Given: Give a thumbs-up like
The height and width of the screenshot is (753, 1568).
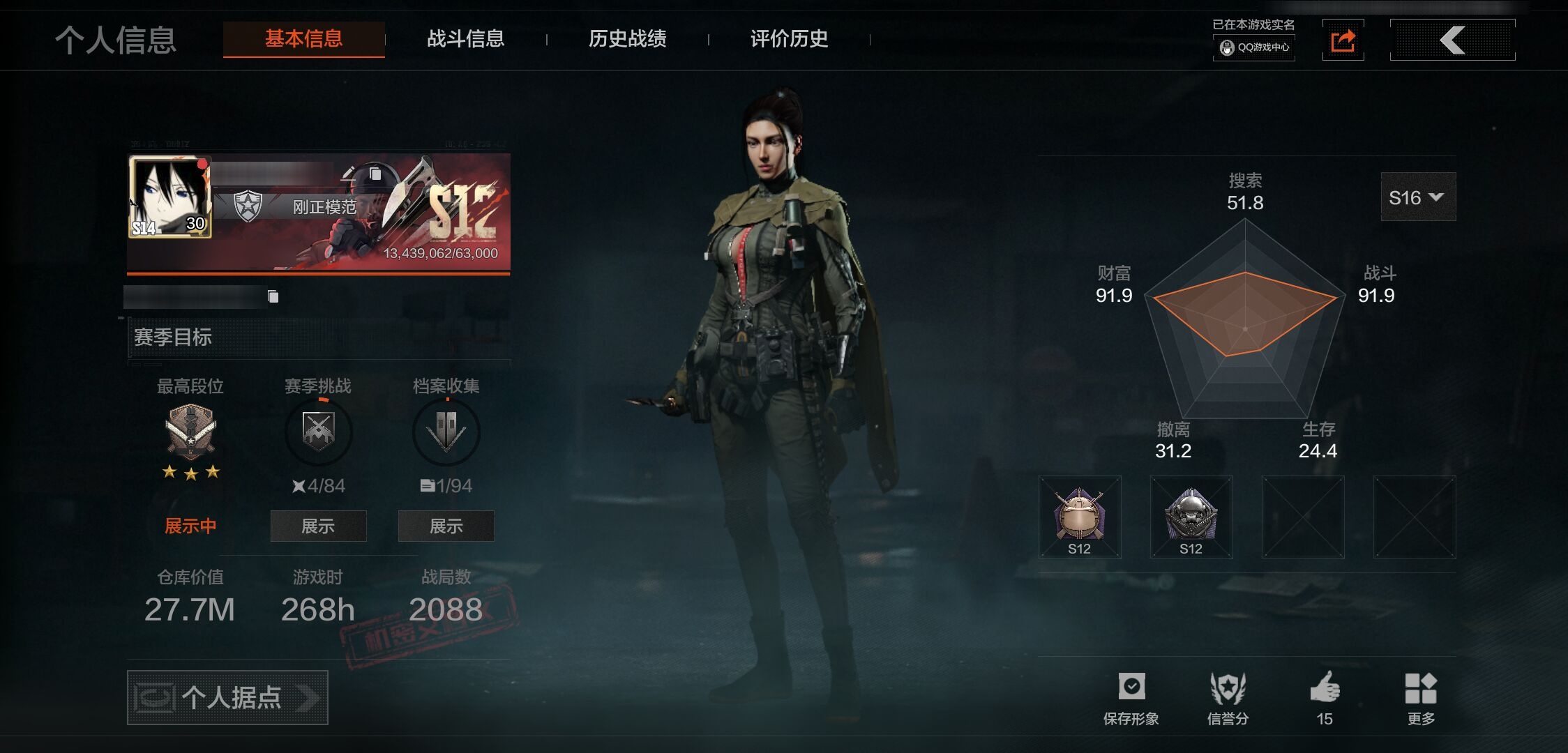Looking at the screenshot, I should coord(1325,697).
